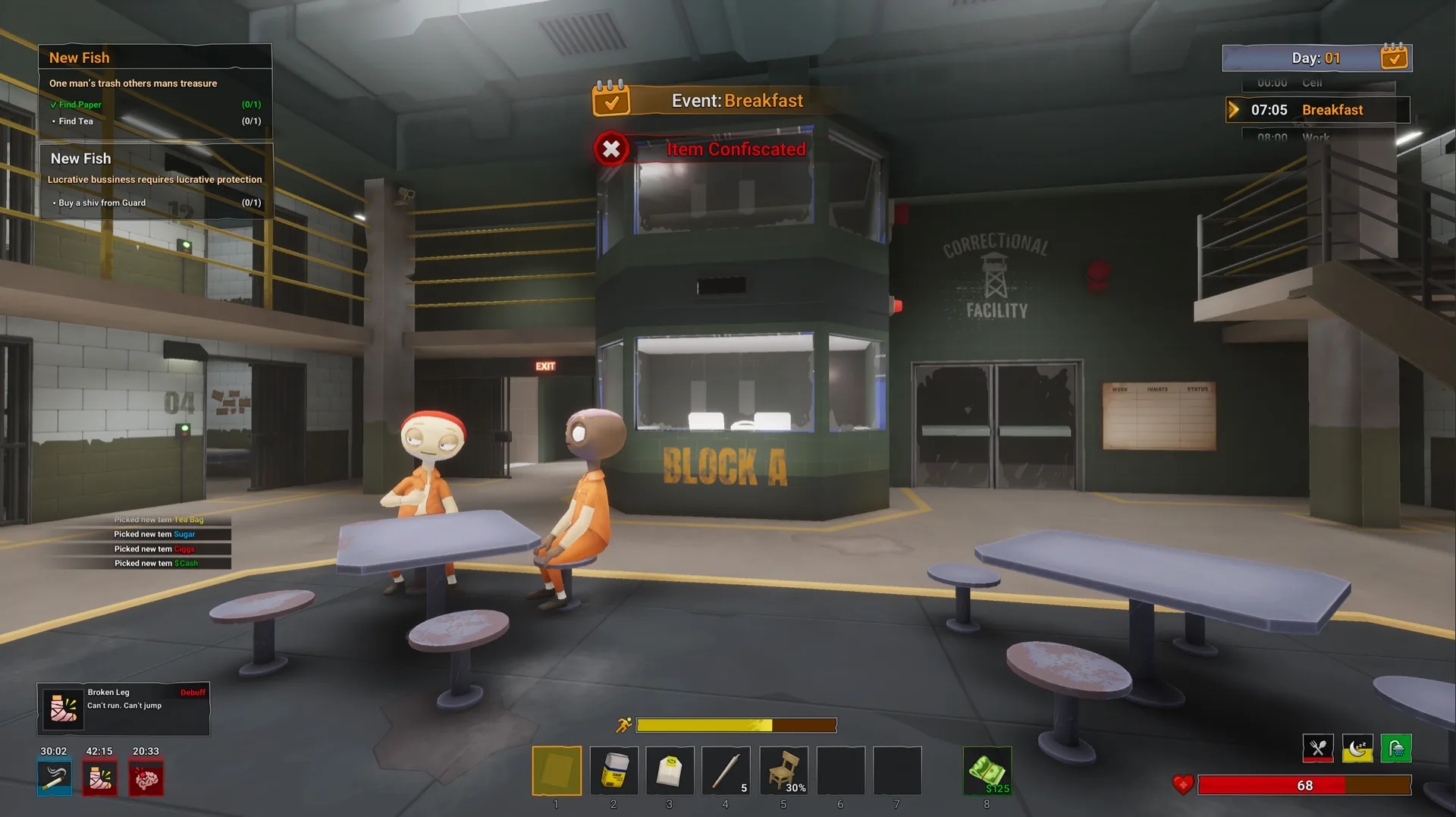Viewport: 1456px width, 817px height.
Task: Click the Buy a shiv from Guard objective
Action: pos(102,203)
